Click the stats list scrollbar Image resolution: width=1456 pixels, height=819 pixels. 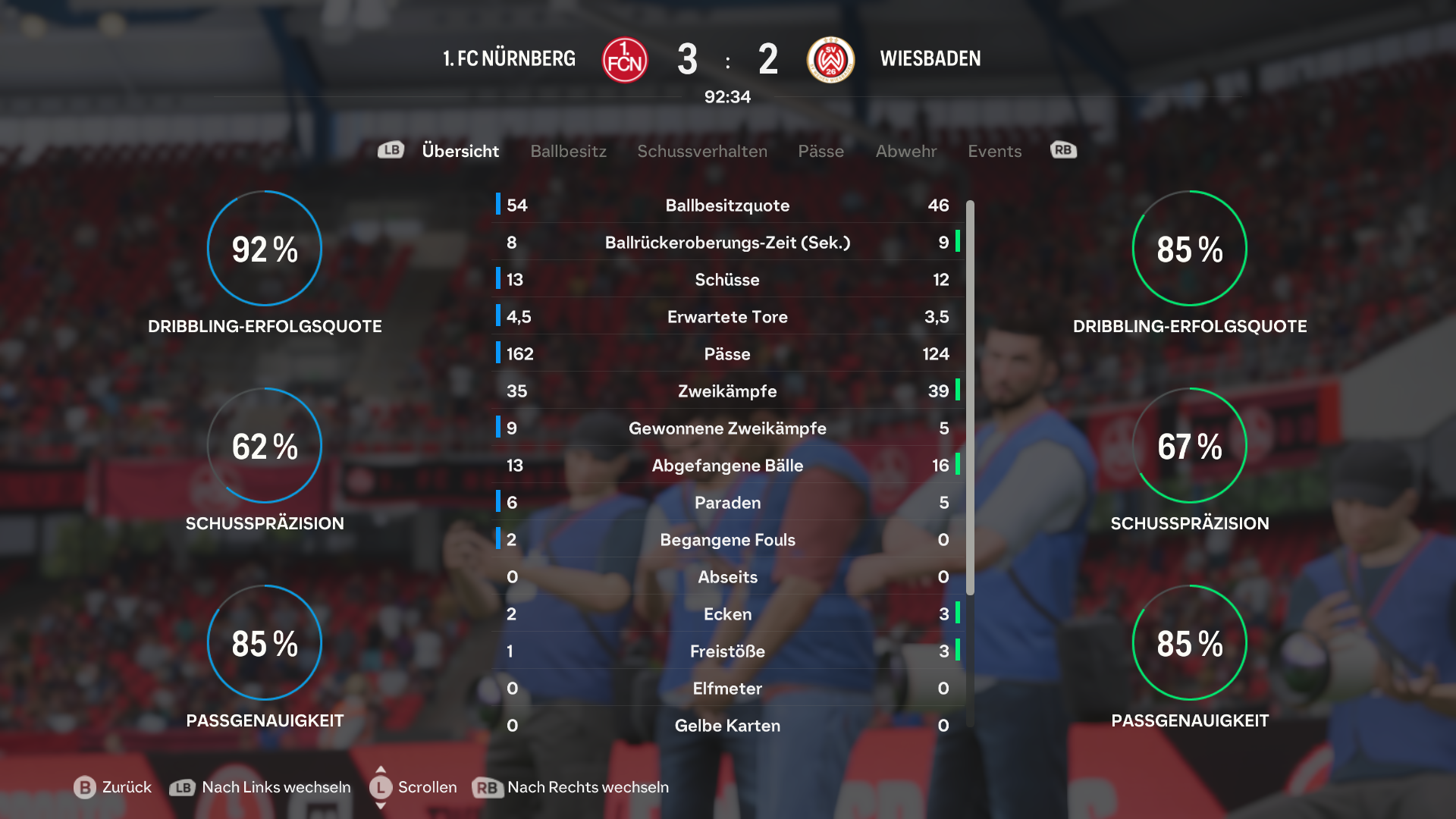[970, 397]
